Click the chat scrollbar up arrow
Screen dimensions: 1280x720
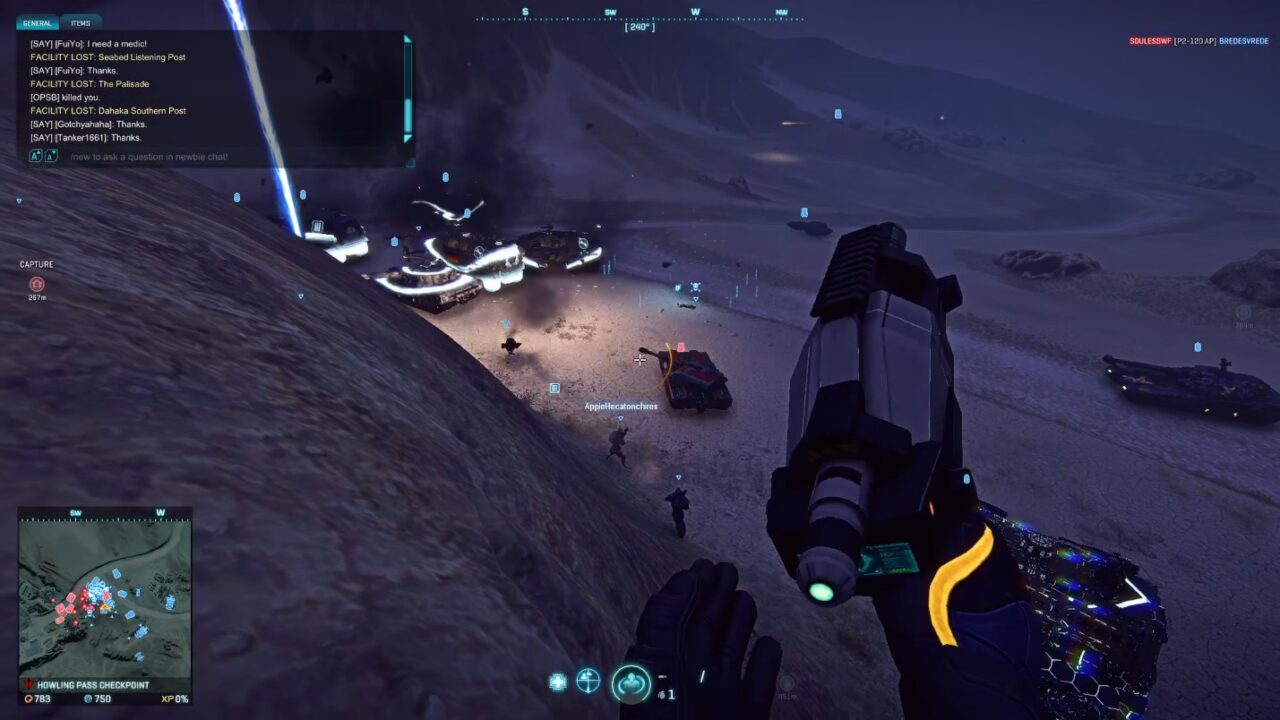coord(407,39)
